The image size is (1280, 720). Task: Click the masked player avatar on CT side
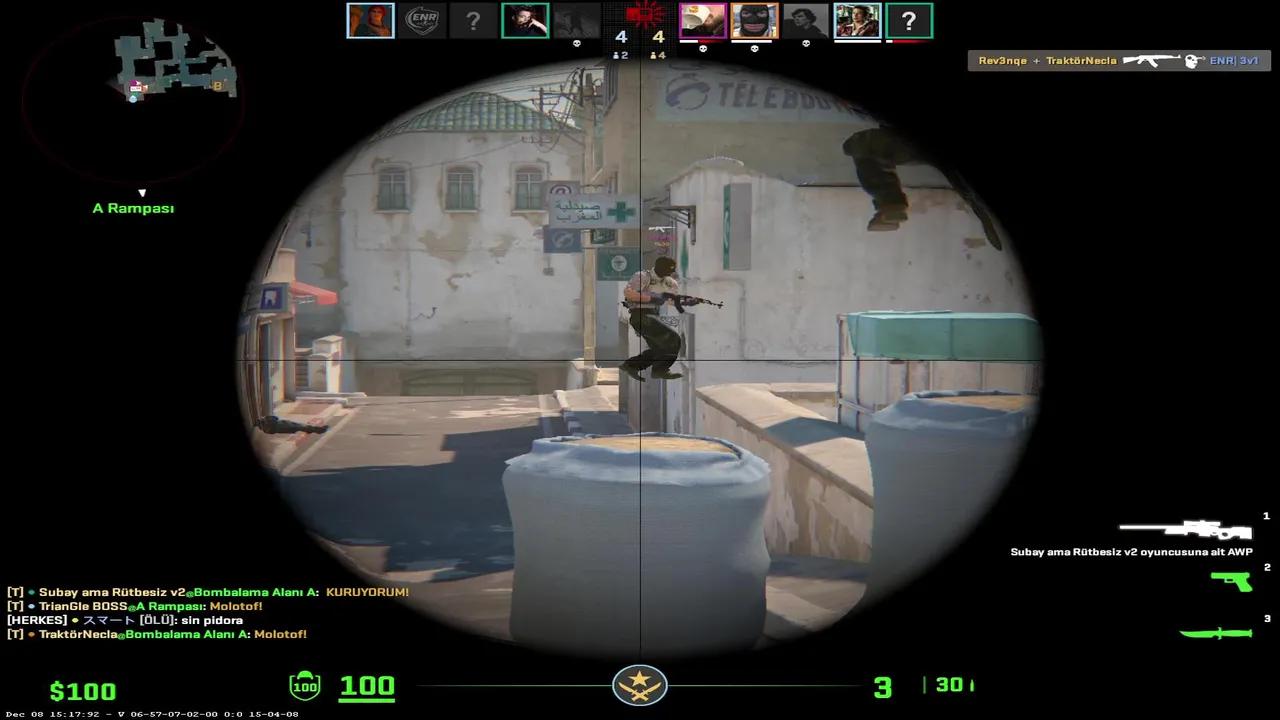coord(755,19)
